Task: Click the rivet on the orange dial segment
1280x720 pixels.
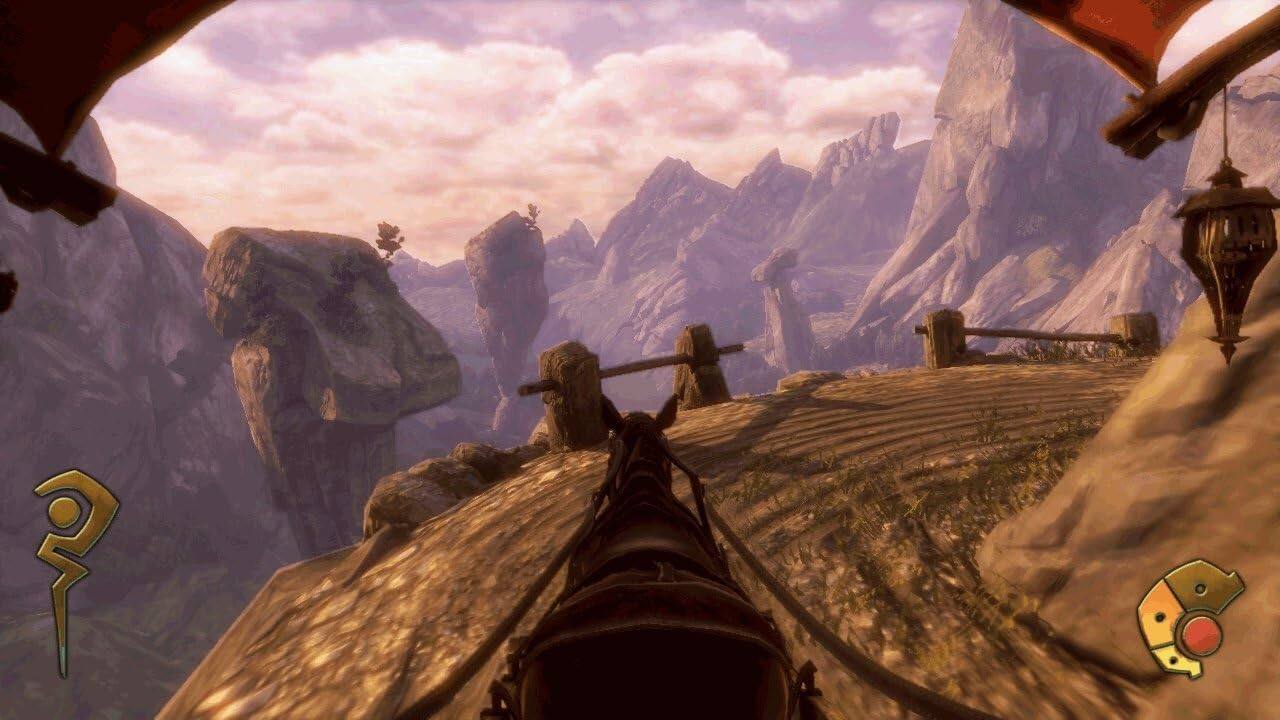Action: click(1159, 617)
